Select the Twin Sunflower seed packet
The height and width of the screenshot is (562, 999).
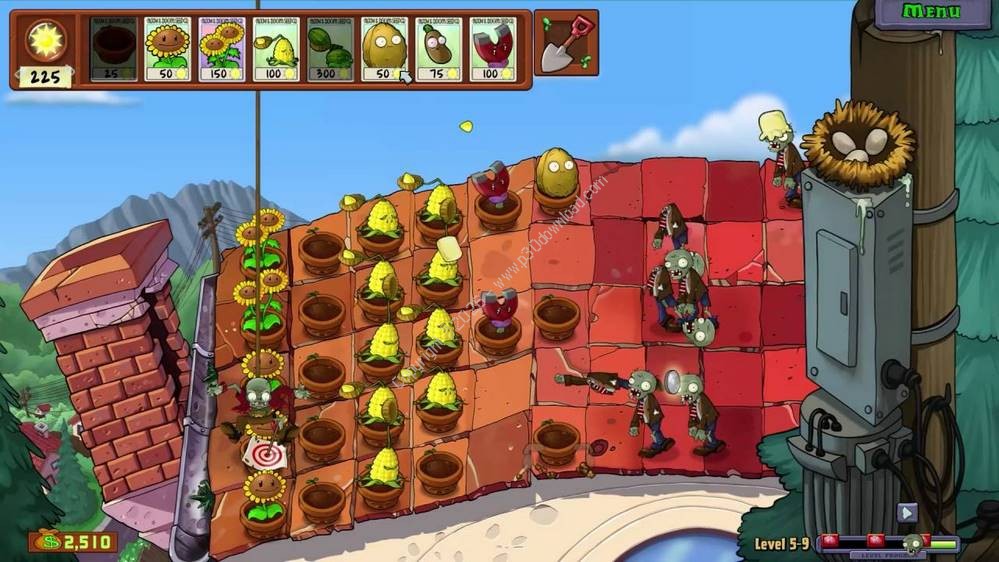point(222,48)
